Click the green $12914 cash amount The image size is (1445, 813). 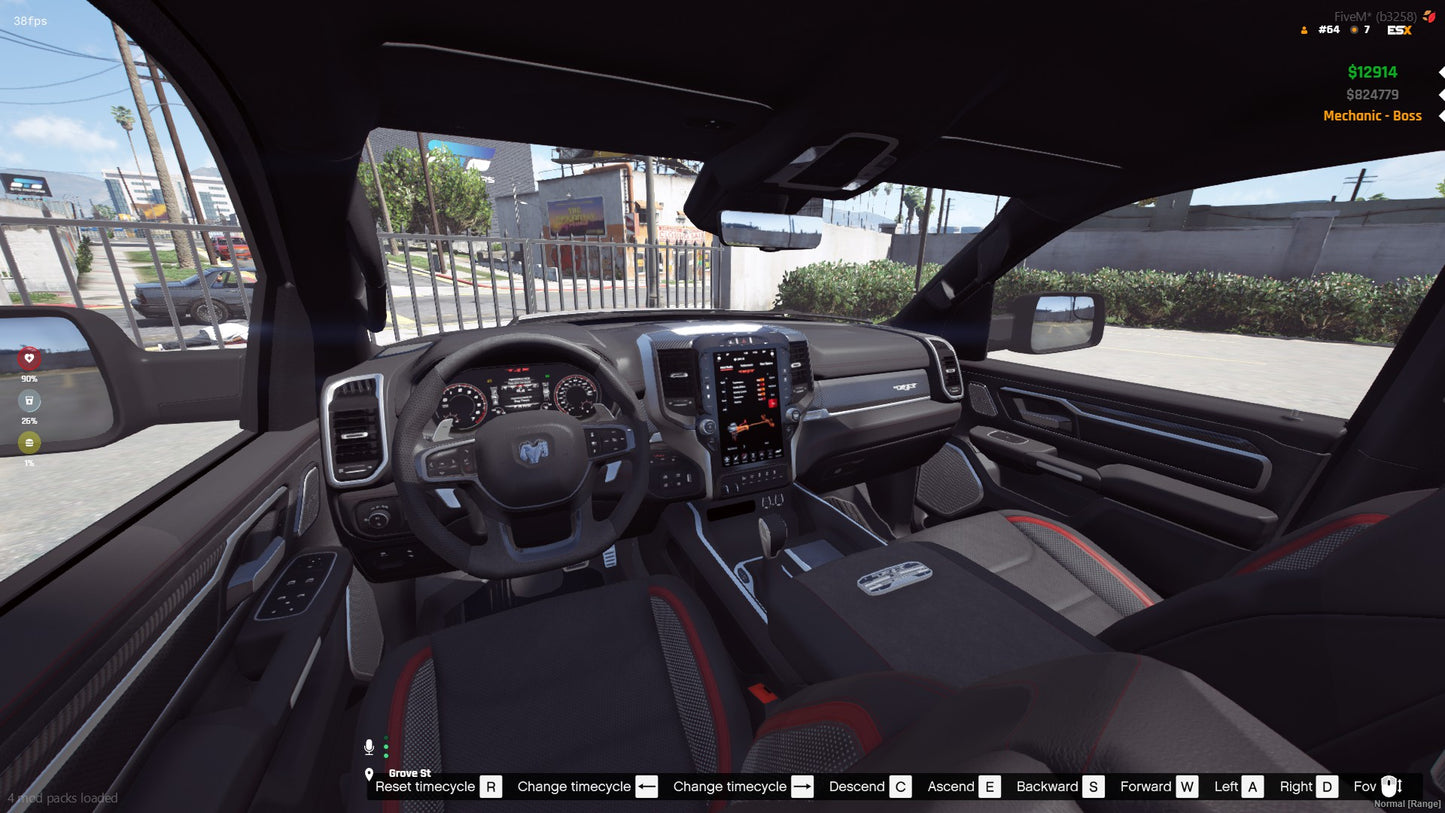tap(1373, 71)
